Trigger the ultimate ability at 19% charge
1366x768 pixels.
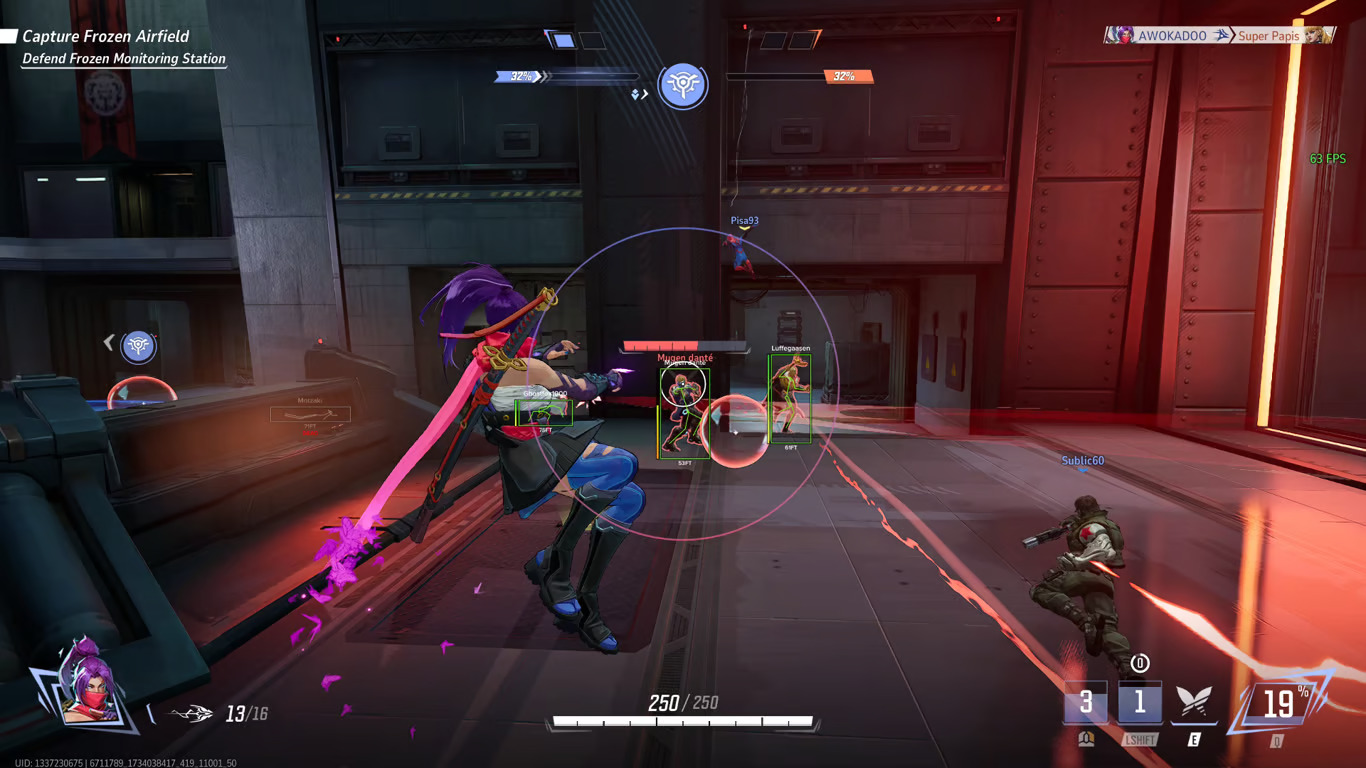1278,703
